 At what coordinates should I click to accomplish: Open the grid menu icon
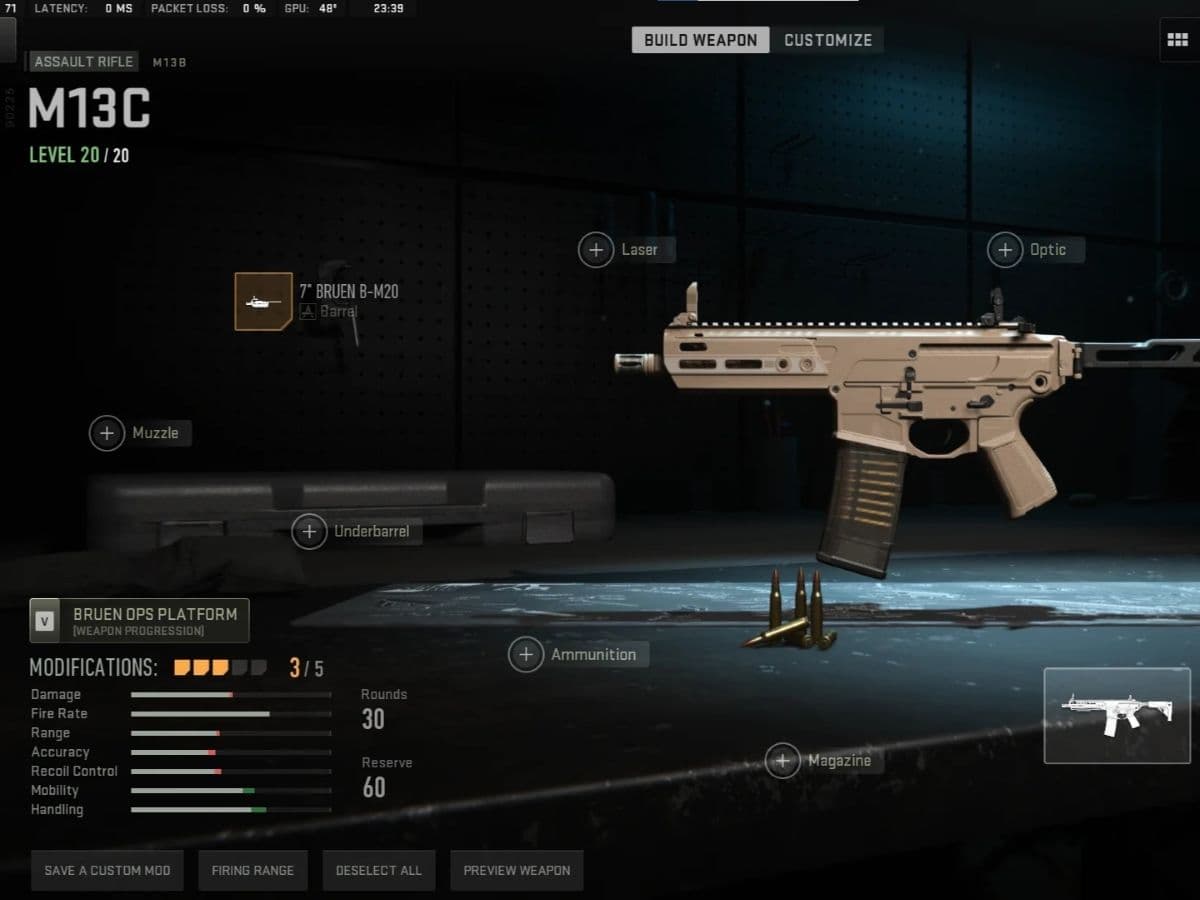click(1177, 40)
